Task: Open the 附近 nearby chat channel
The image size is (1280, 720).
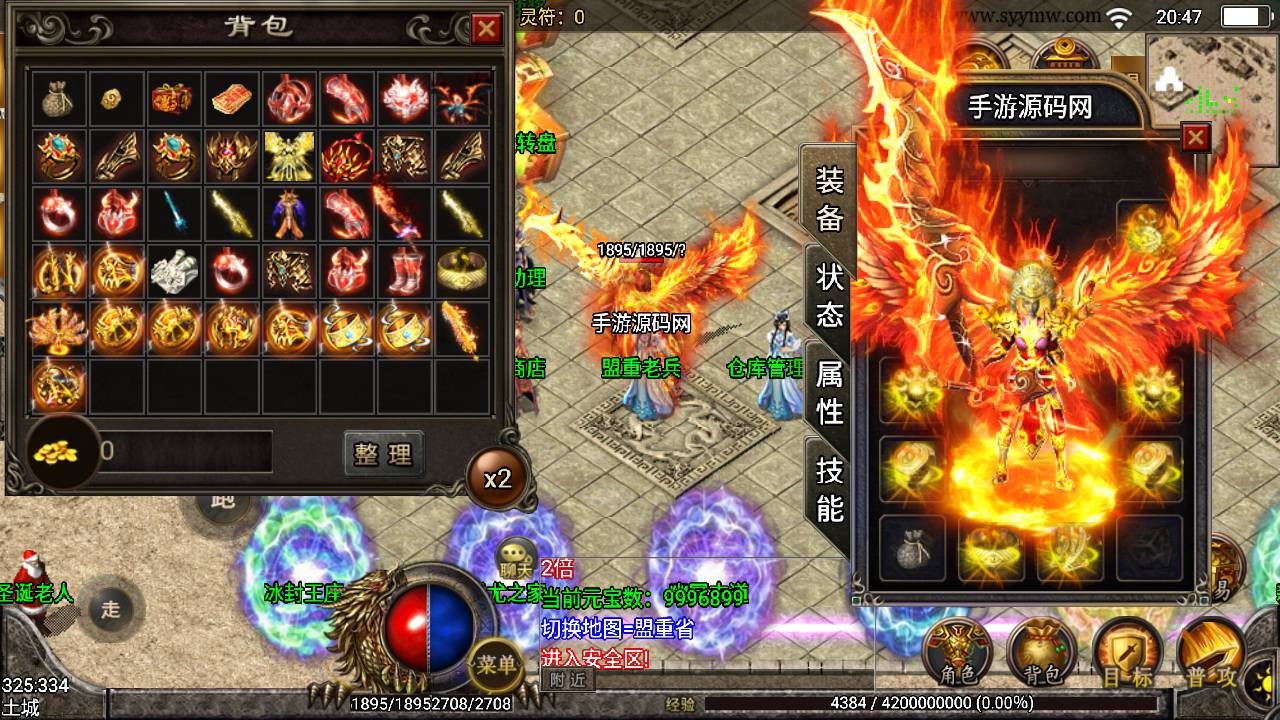Action: (568, 680)
